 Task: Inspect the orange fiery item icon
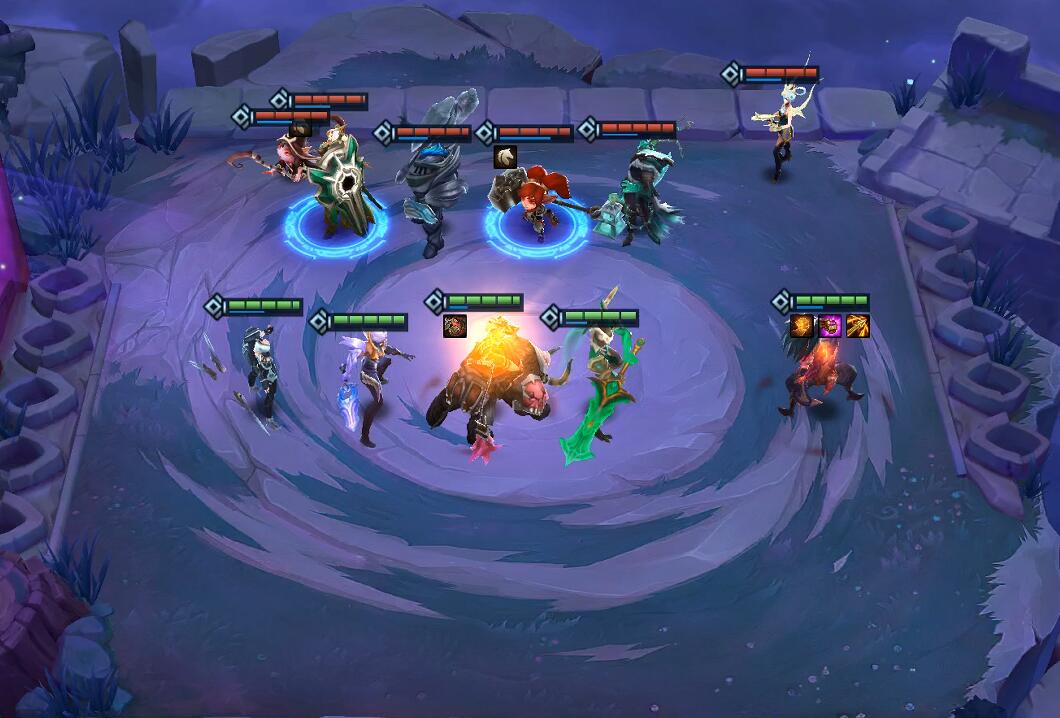802,326
